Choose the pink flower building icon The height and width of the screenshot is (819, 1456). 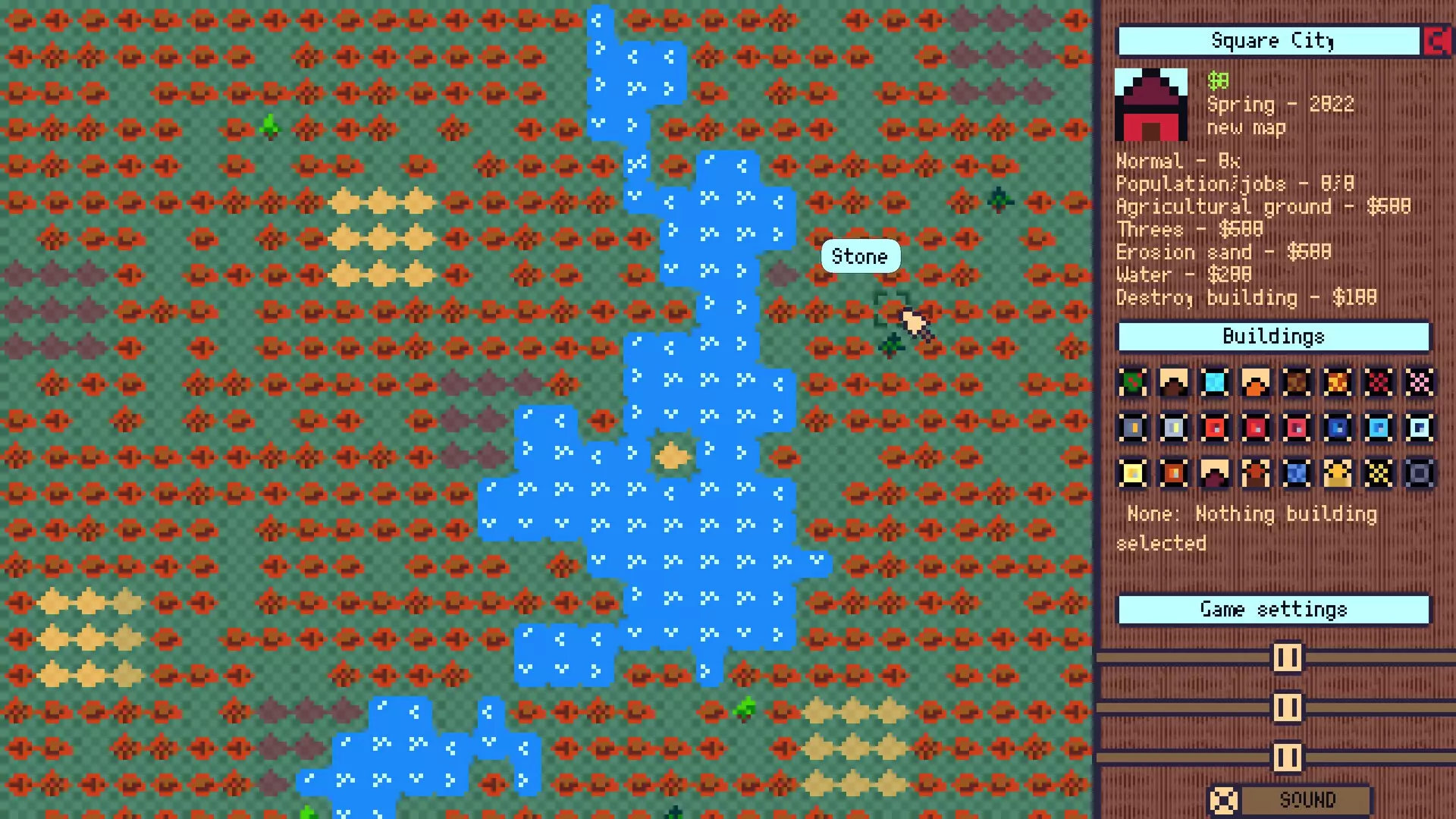1419,382
